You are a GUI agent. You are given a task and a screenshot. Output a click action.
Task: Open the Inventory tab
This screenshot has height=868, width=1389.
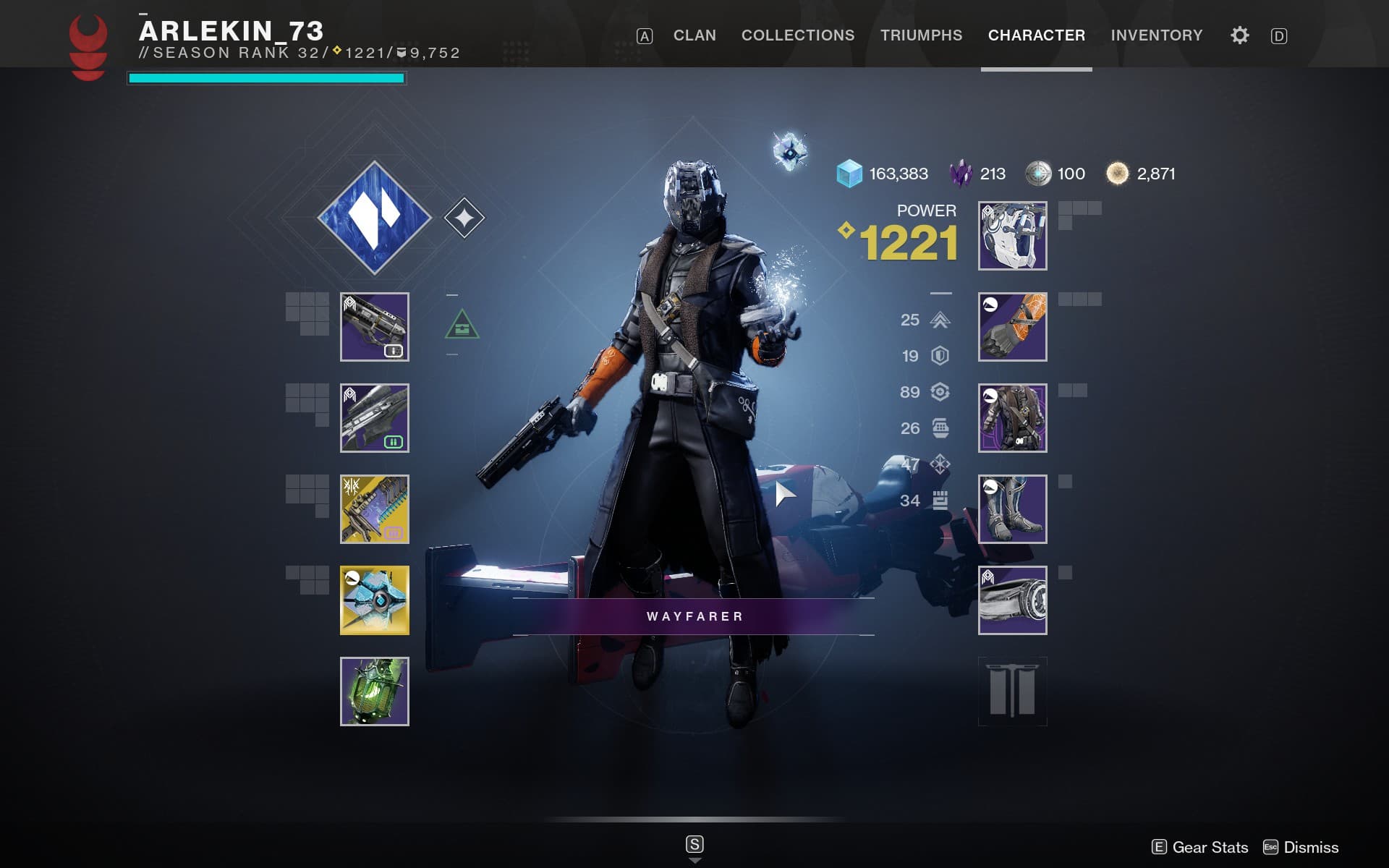[x=1156, y=35]
